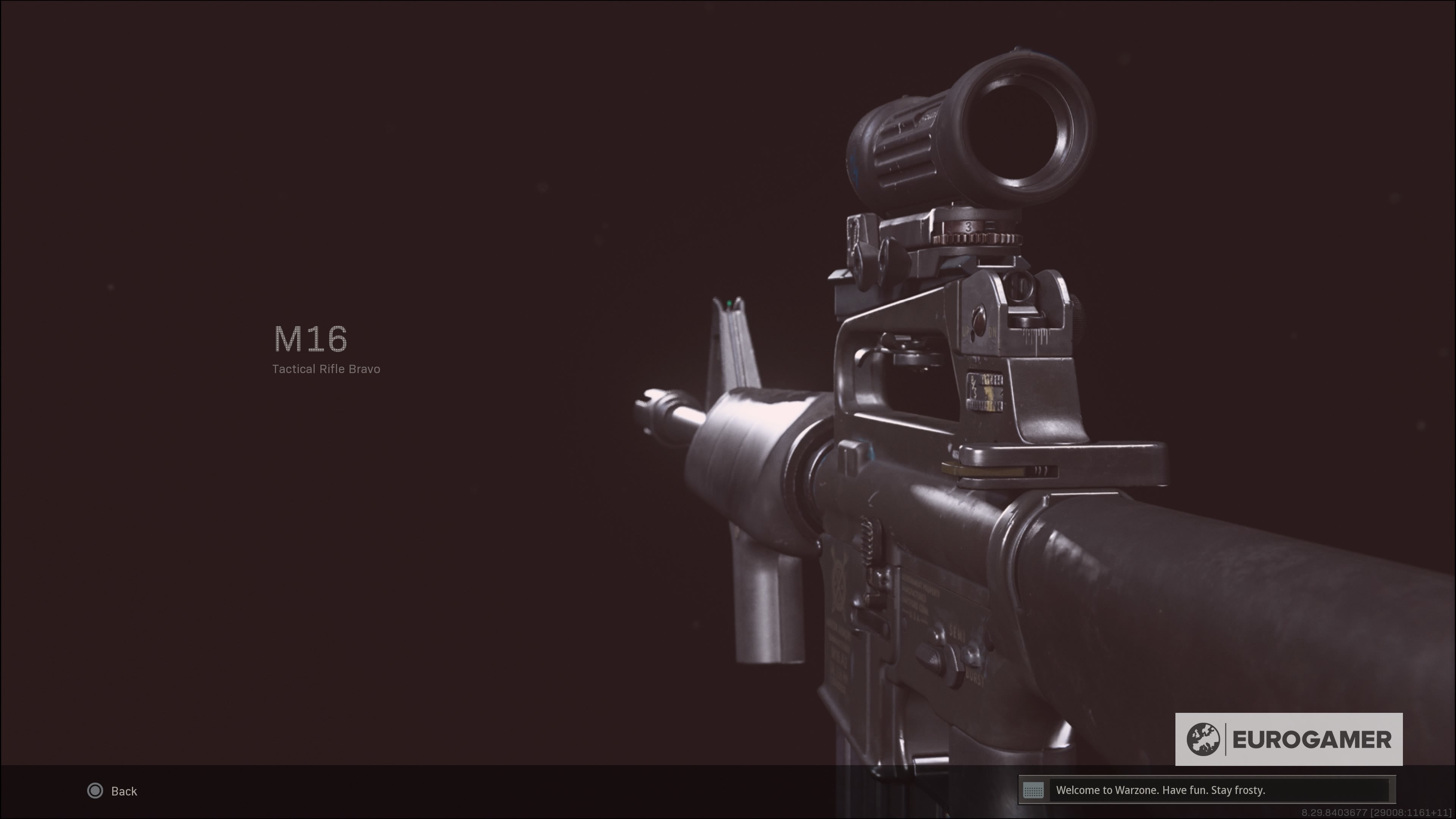Expand the Tactical Rifle Bravo category label
1456x819 pixels.
[x=327, y=369]
